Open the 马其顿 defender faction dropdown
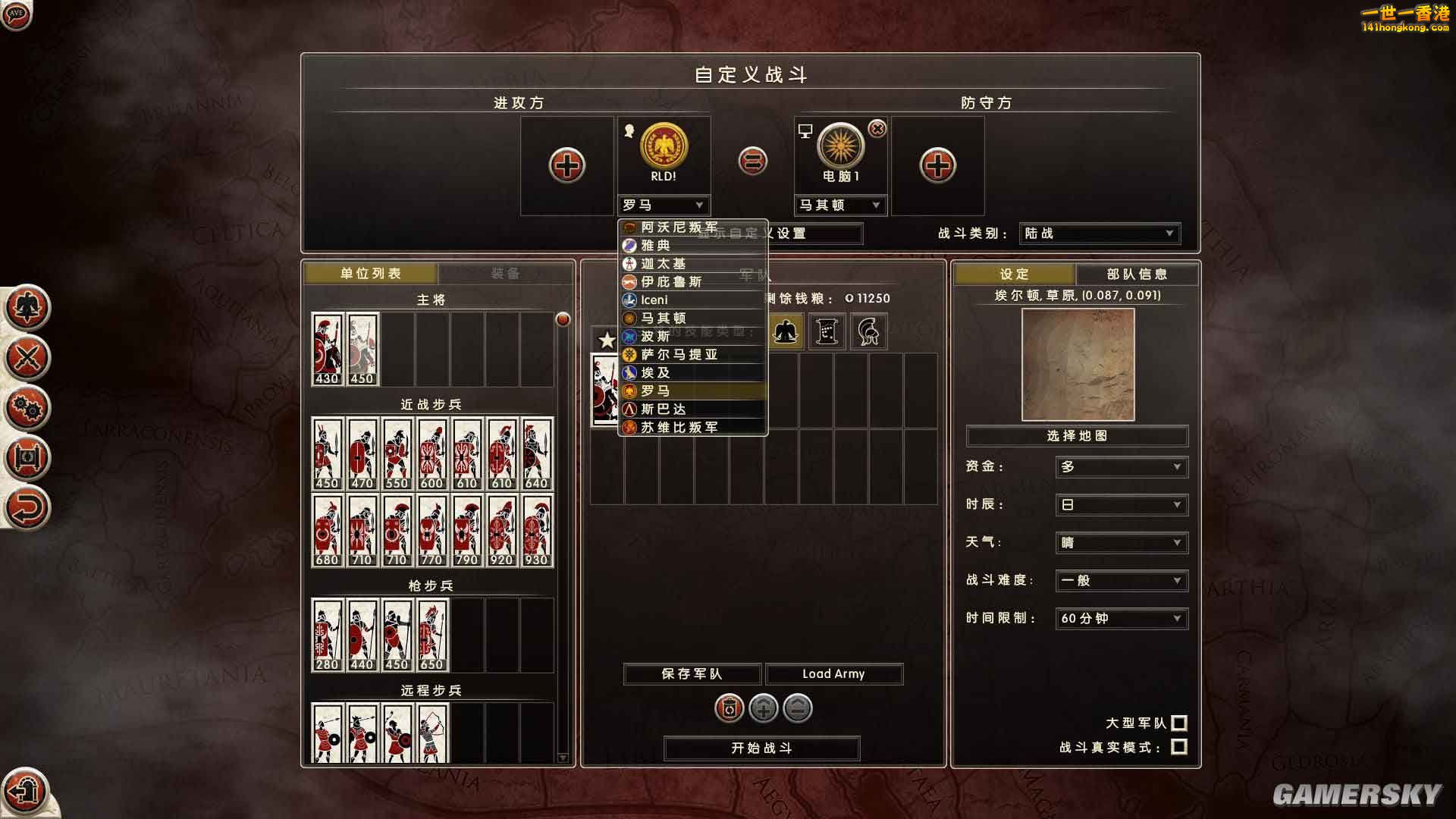 pos(840,206)
